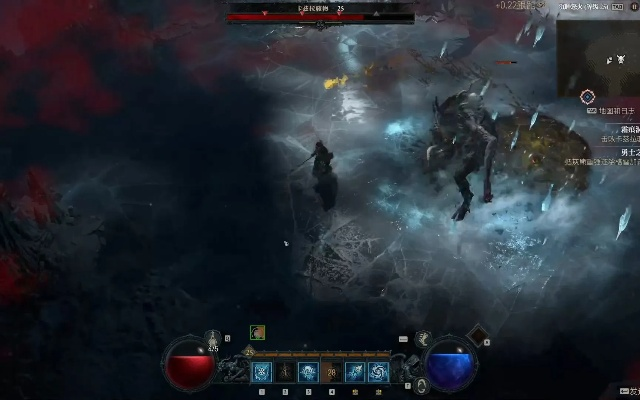Viewport: 640px width, 400px height.
Task: Select the skill on cooldown showing 28
Action: pos(331,372)
